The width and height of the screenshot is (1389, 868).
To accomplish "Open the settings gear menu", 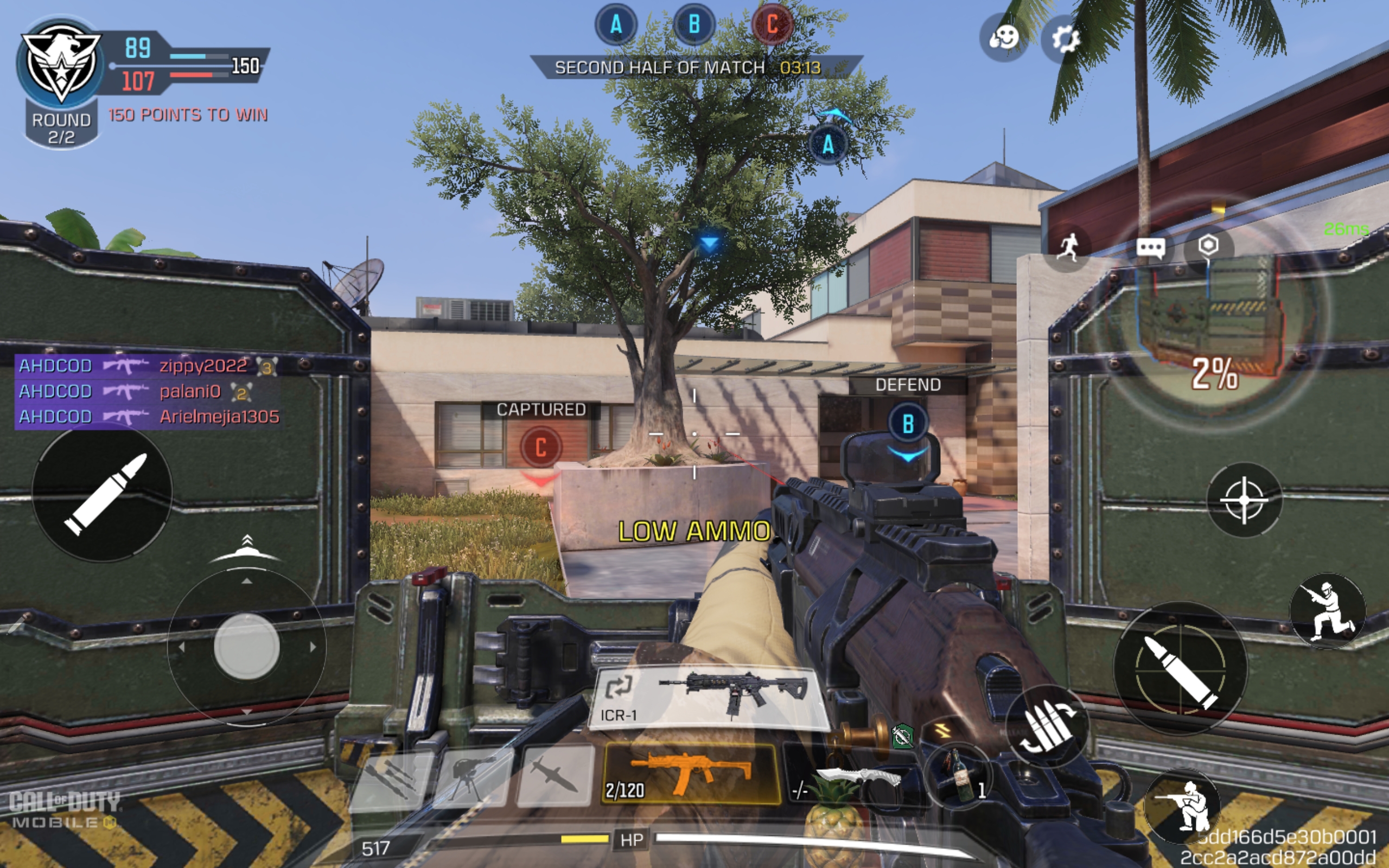I will click(x=1065, y=39).
